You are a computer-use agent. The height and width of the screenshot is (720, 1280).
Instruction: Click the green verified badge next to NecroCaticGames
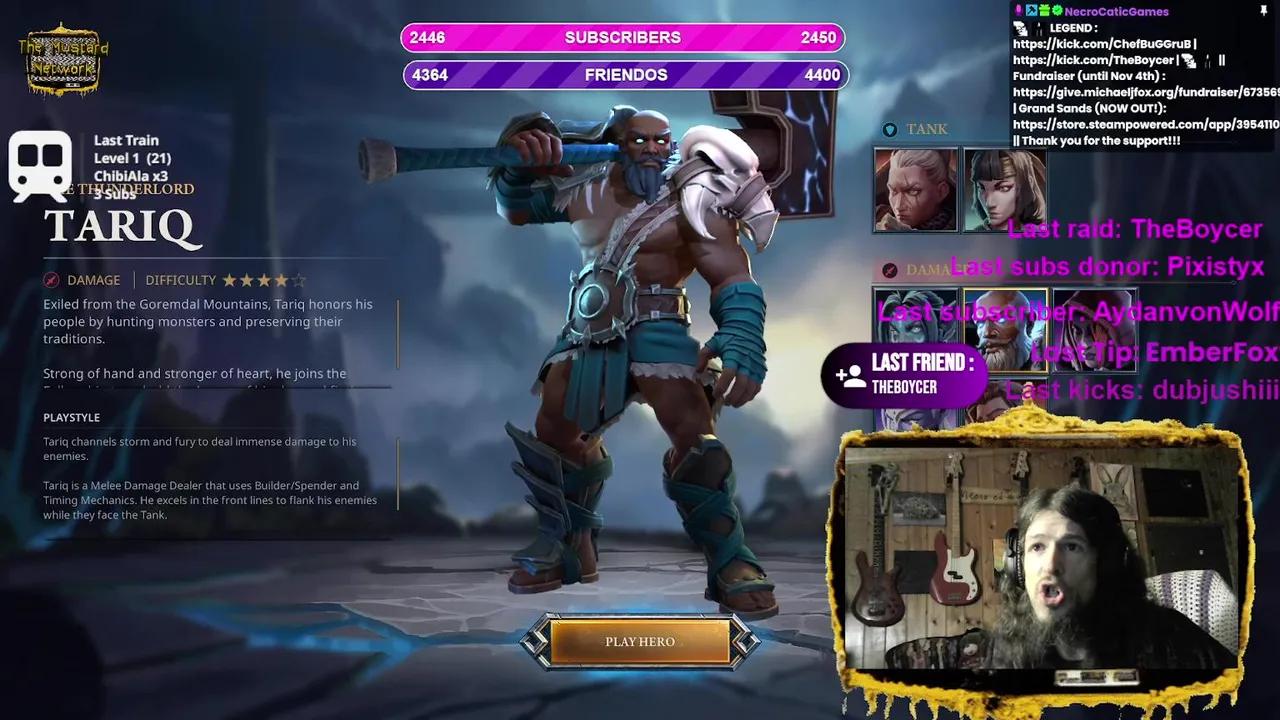[1056, 11]
